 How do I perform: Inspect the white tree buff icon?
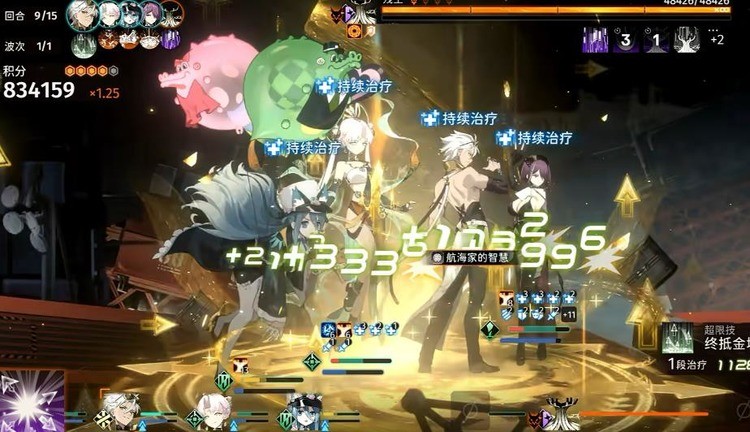point(687,40)
